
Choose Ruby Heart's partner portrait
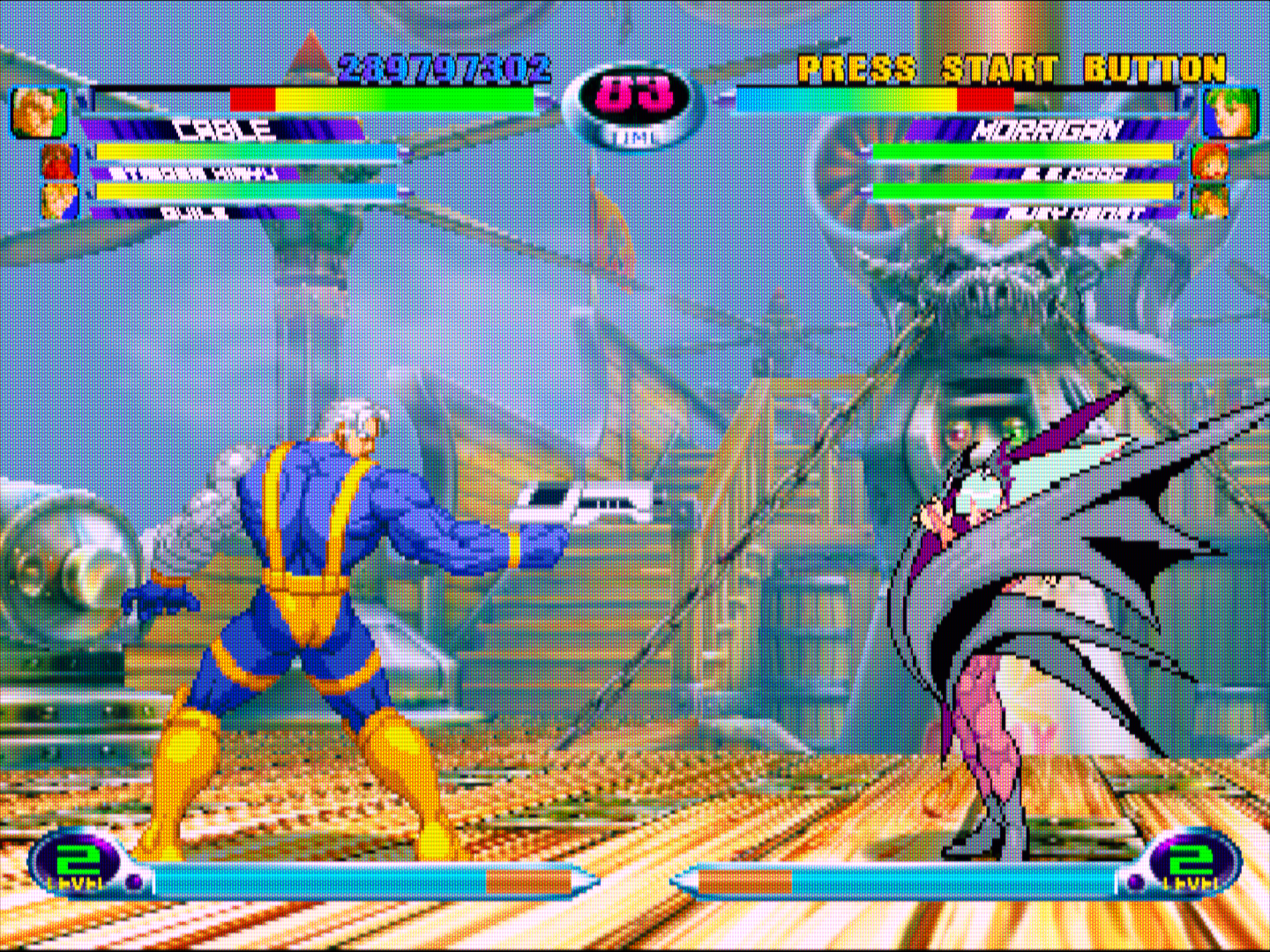coord(1209,201)
